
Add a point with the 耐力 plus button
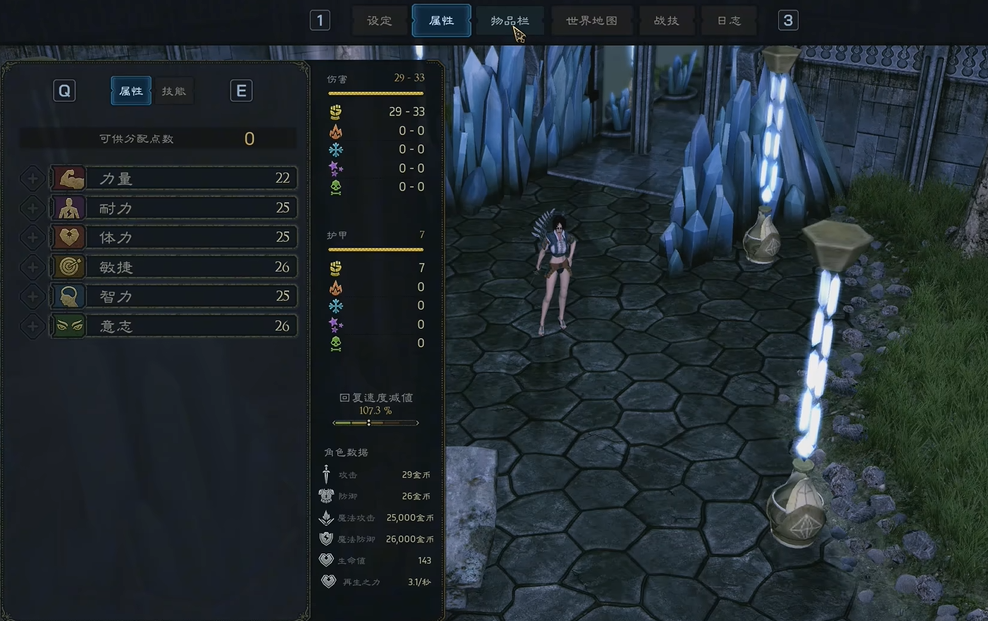[32, 208]
